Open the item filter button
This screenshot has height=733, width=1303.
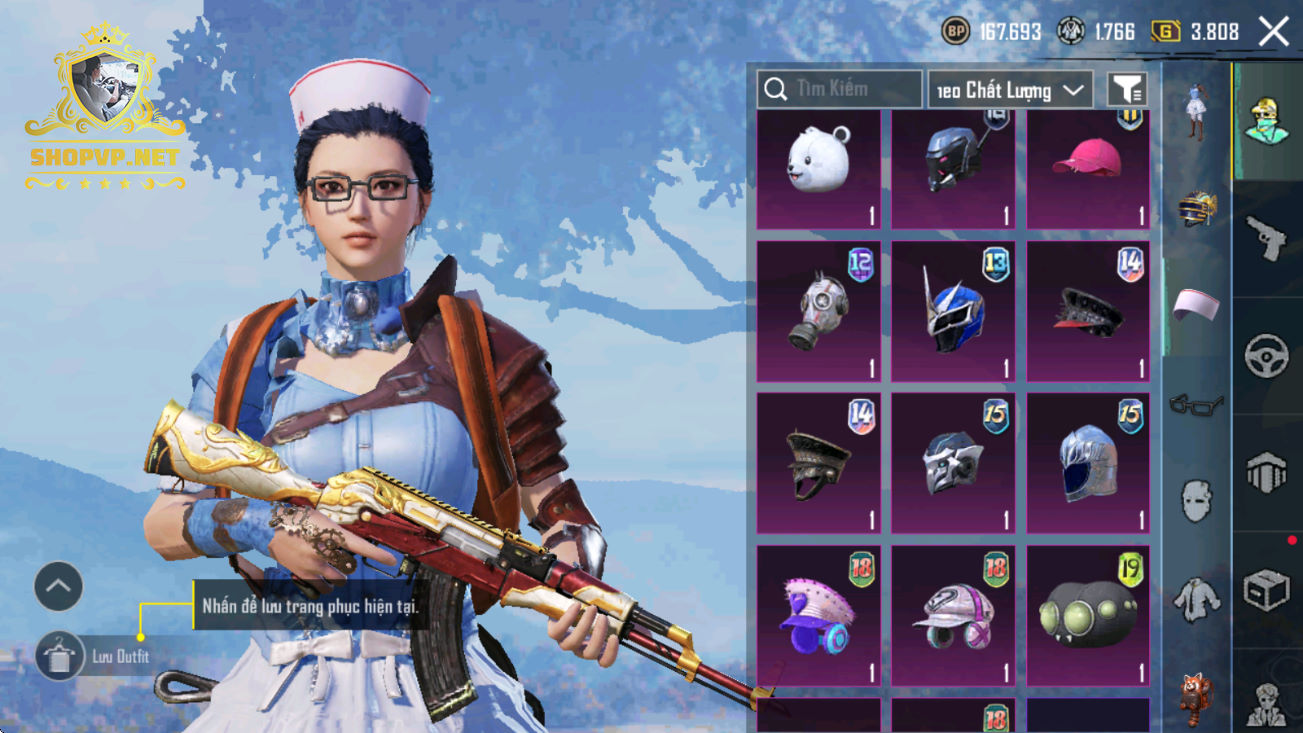pyautogui.click(x=1126, y=90)
